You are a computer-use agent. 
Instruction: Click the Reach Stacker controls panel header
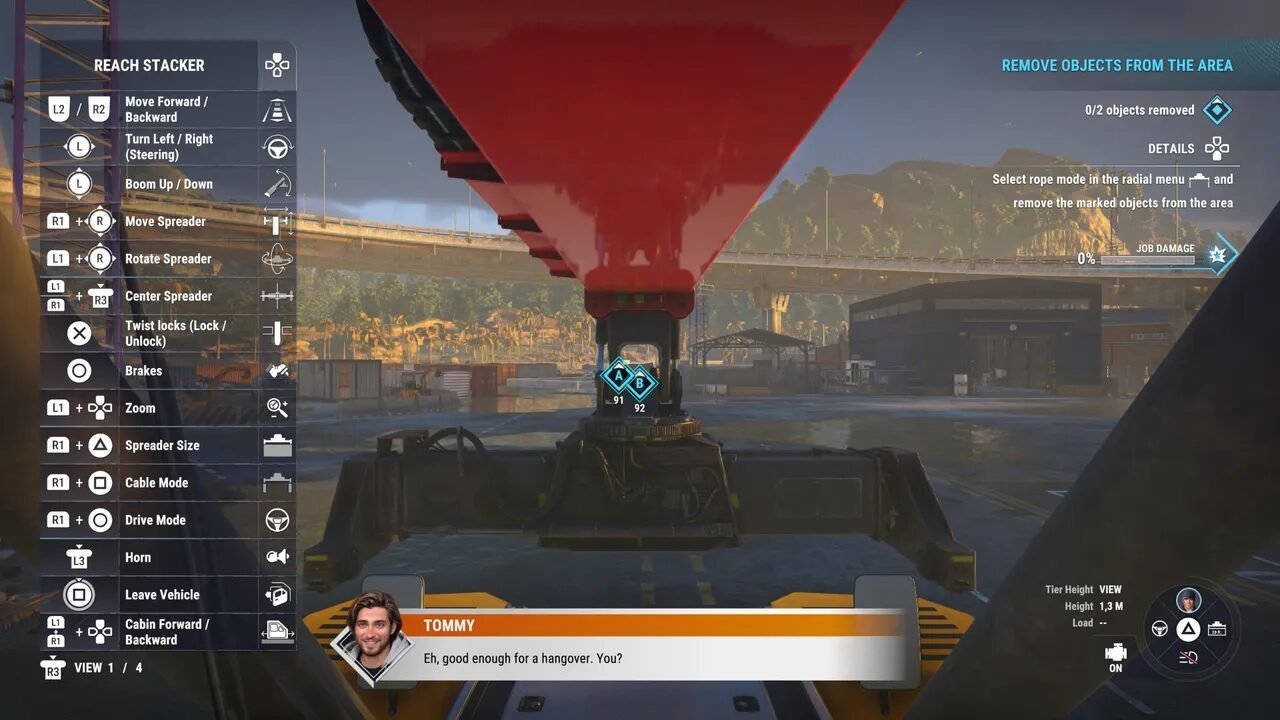[150, 66]
